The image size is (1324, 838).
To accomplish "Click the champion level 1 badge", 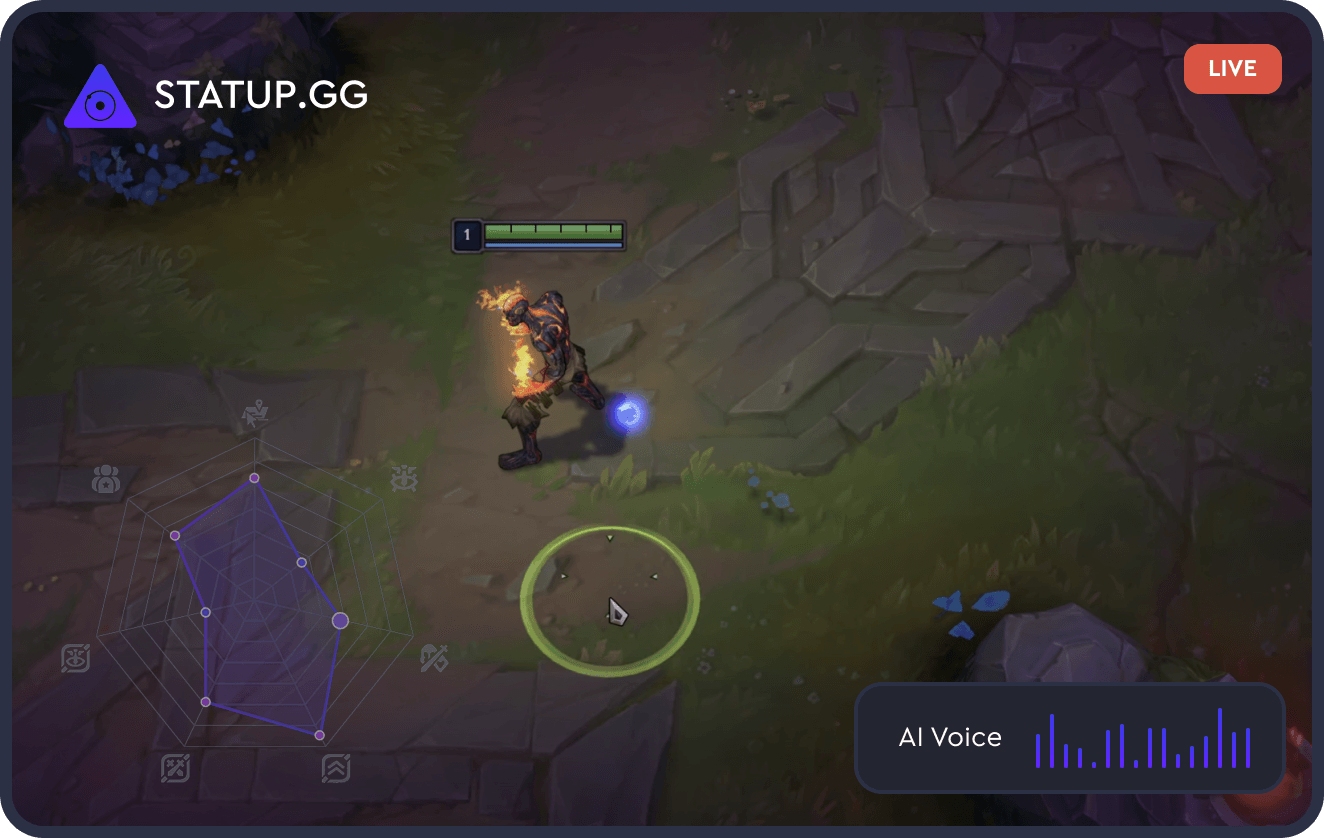I will click(466, 233).
